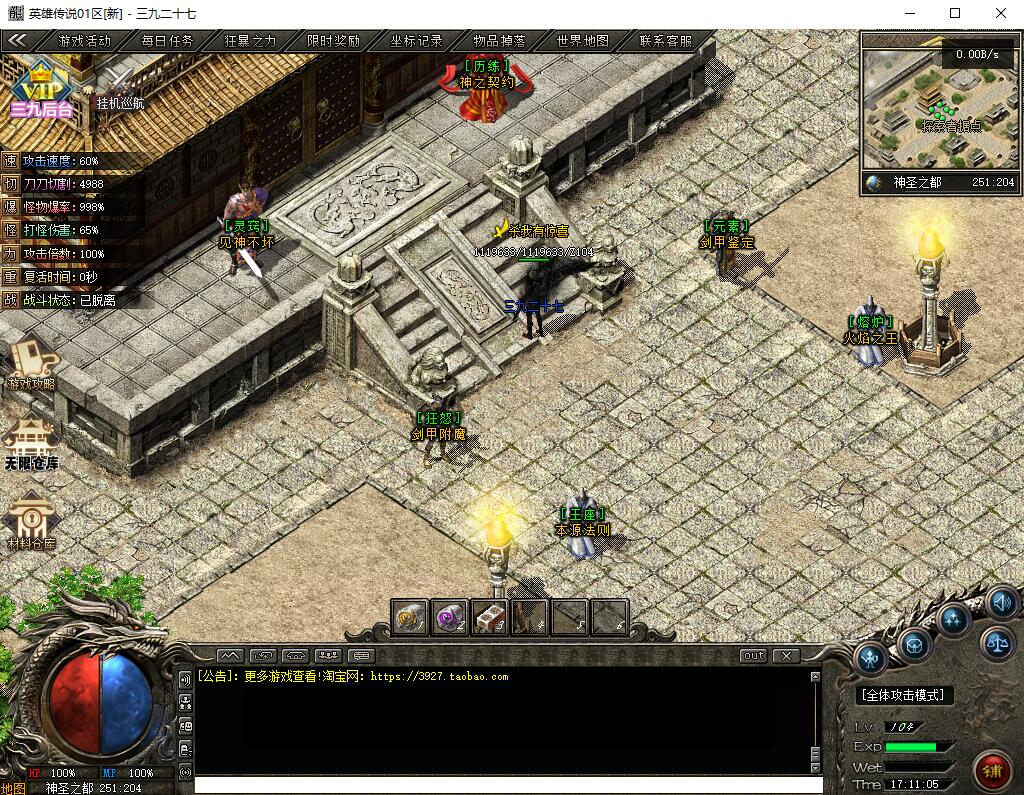The height and width of the screenshot is (795, 1024).
Task: Open the bag via the chest icon
Action: tap(915, 645)
